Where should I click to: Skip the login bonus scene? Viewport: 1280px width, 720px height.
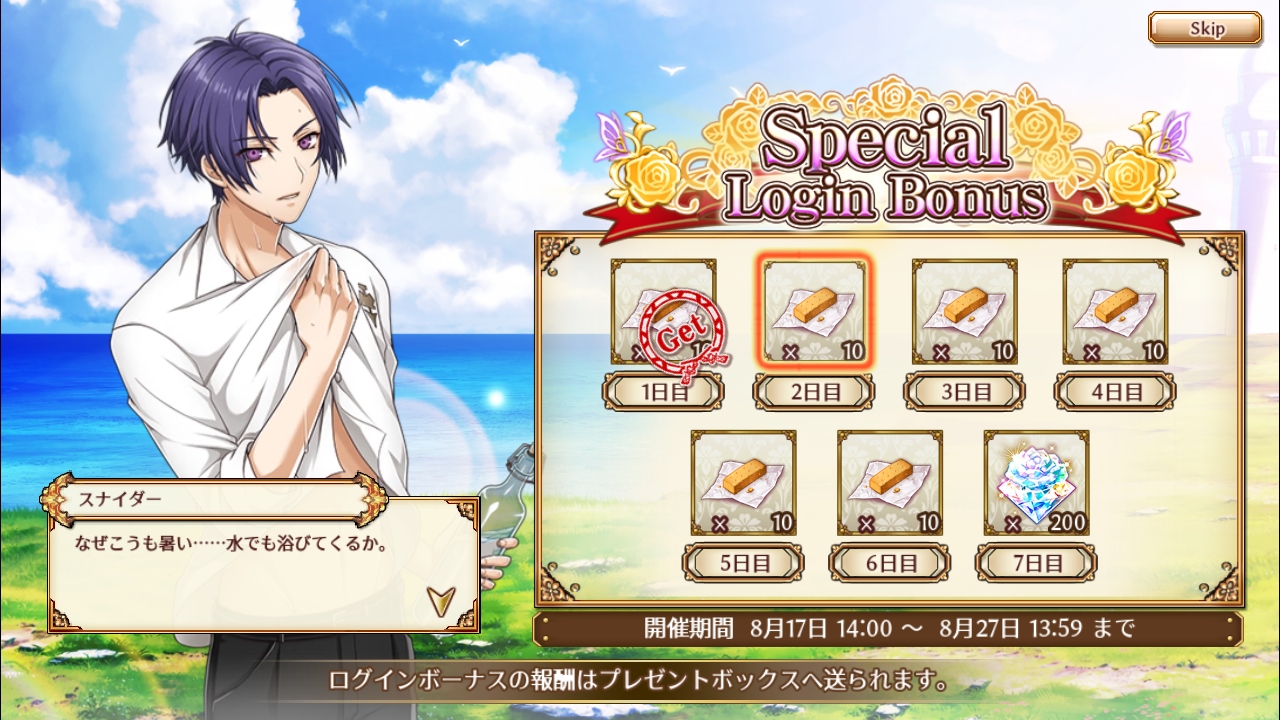[x=1204, y=29]
